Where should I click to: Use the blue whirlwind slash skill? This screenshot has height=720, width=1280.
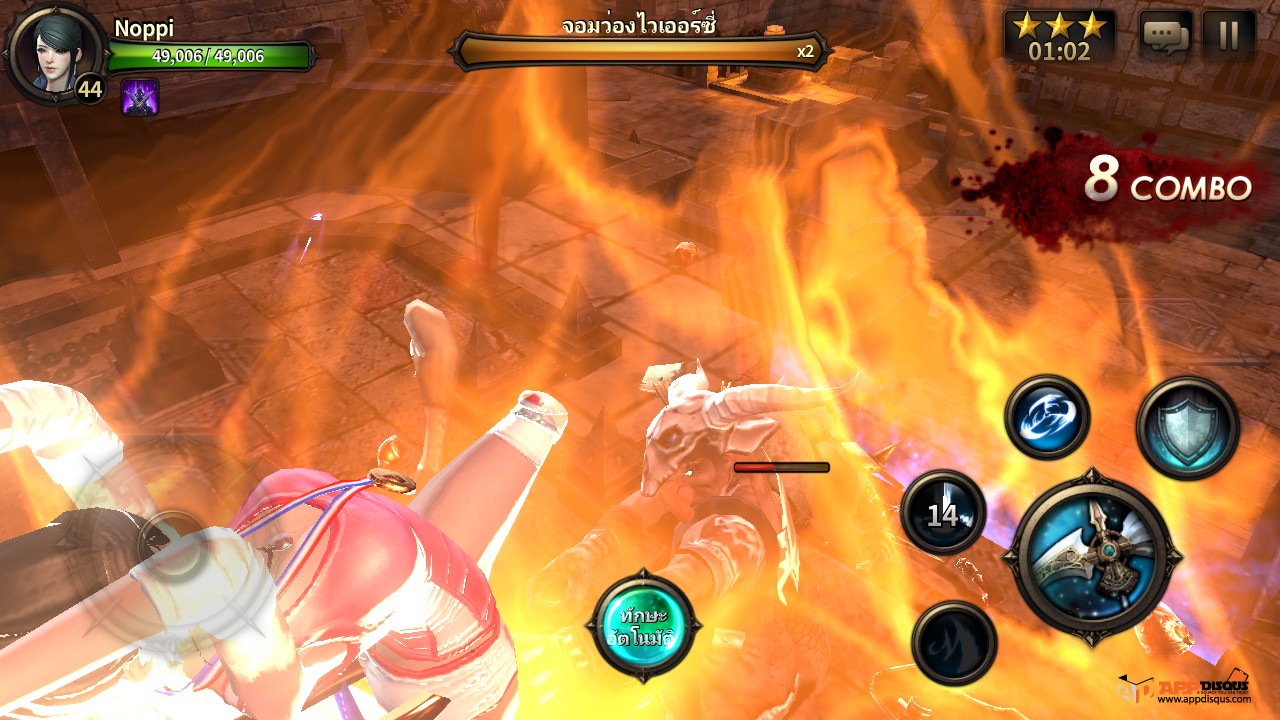pos(1047,417)
